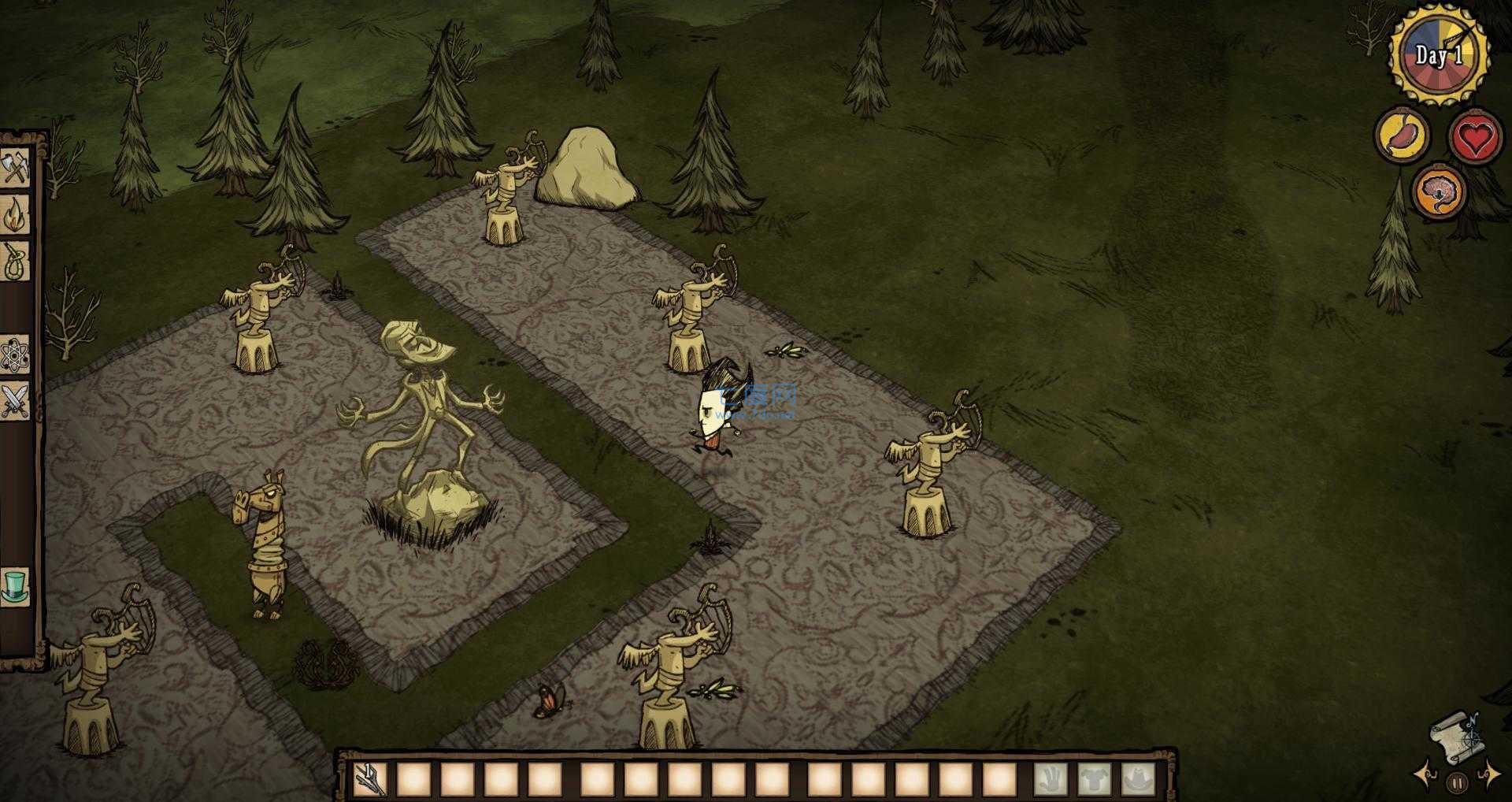This screenshot has height=802, width=1512.
Task: Open the green top hat Dress tab
Action: [16, 587]
